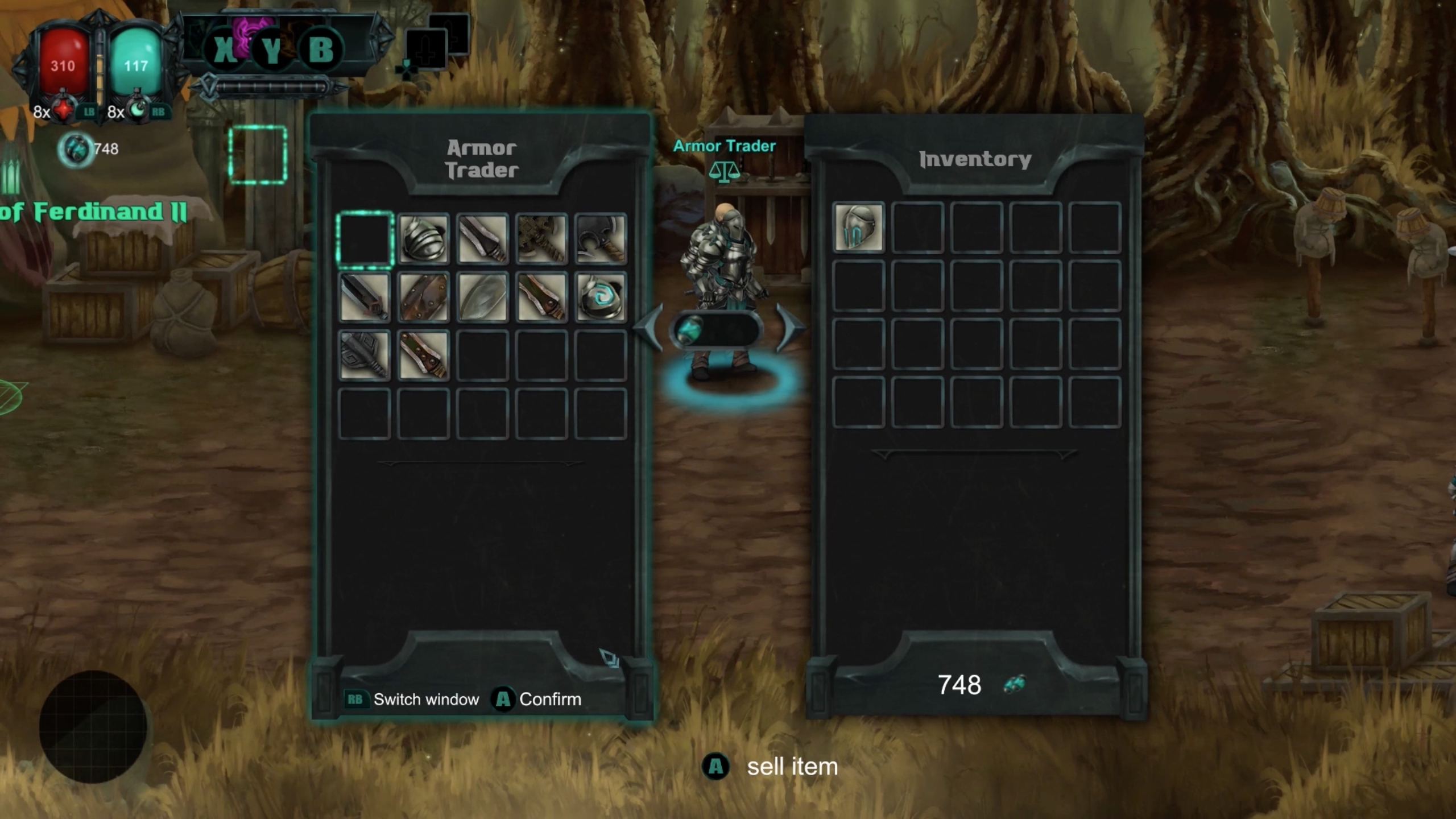Select the front weapon swap slot
Screen dimensions: 1456x819
coord(425,50)
